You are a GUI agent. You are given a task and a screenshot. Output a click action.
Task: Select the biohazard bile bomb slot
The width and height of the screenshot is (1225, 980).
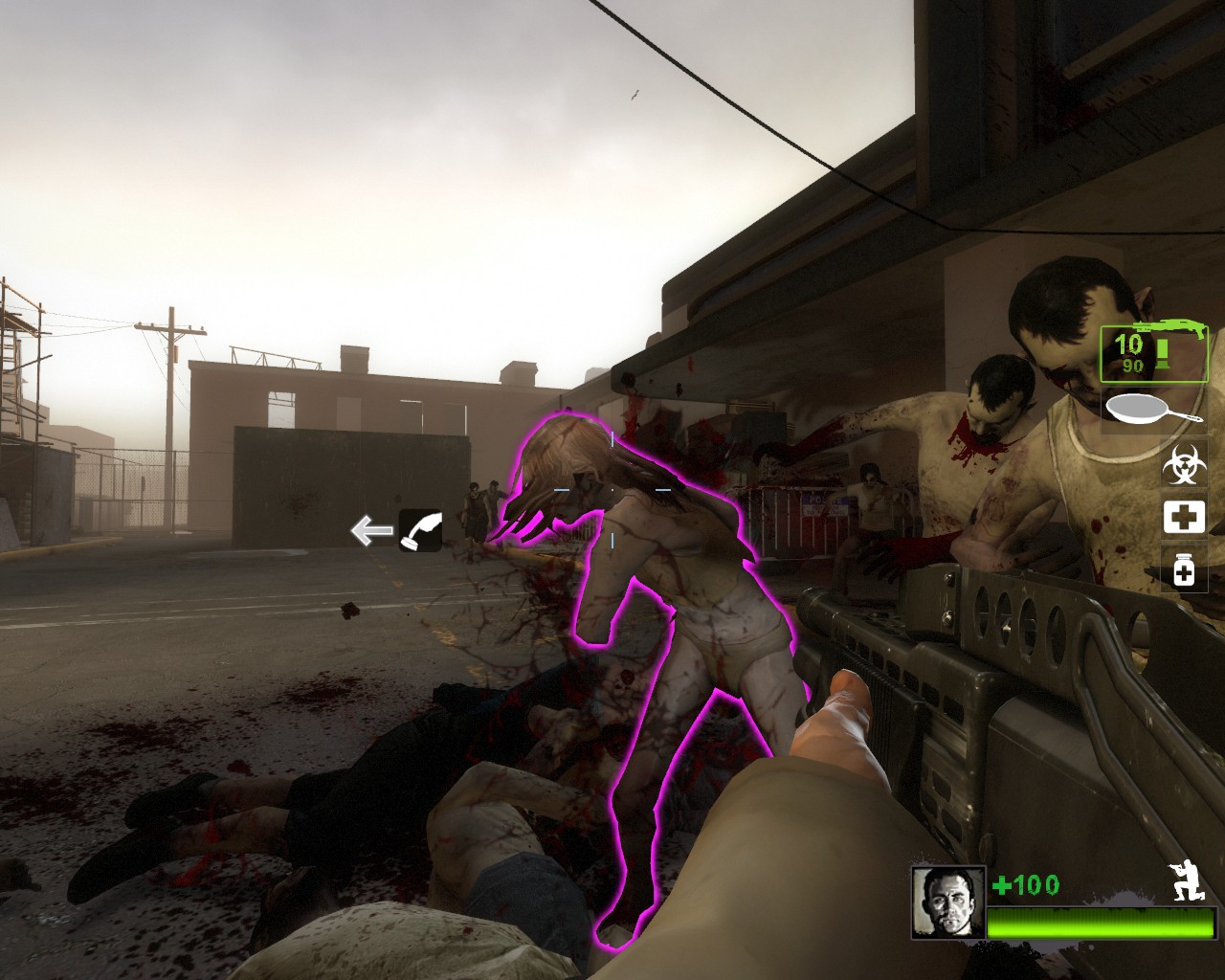coord(1184,465)
